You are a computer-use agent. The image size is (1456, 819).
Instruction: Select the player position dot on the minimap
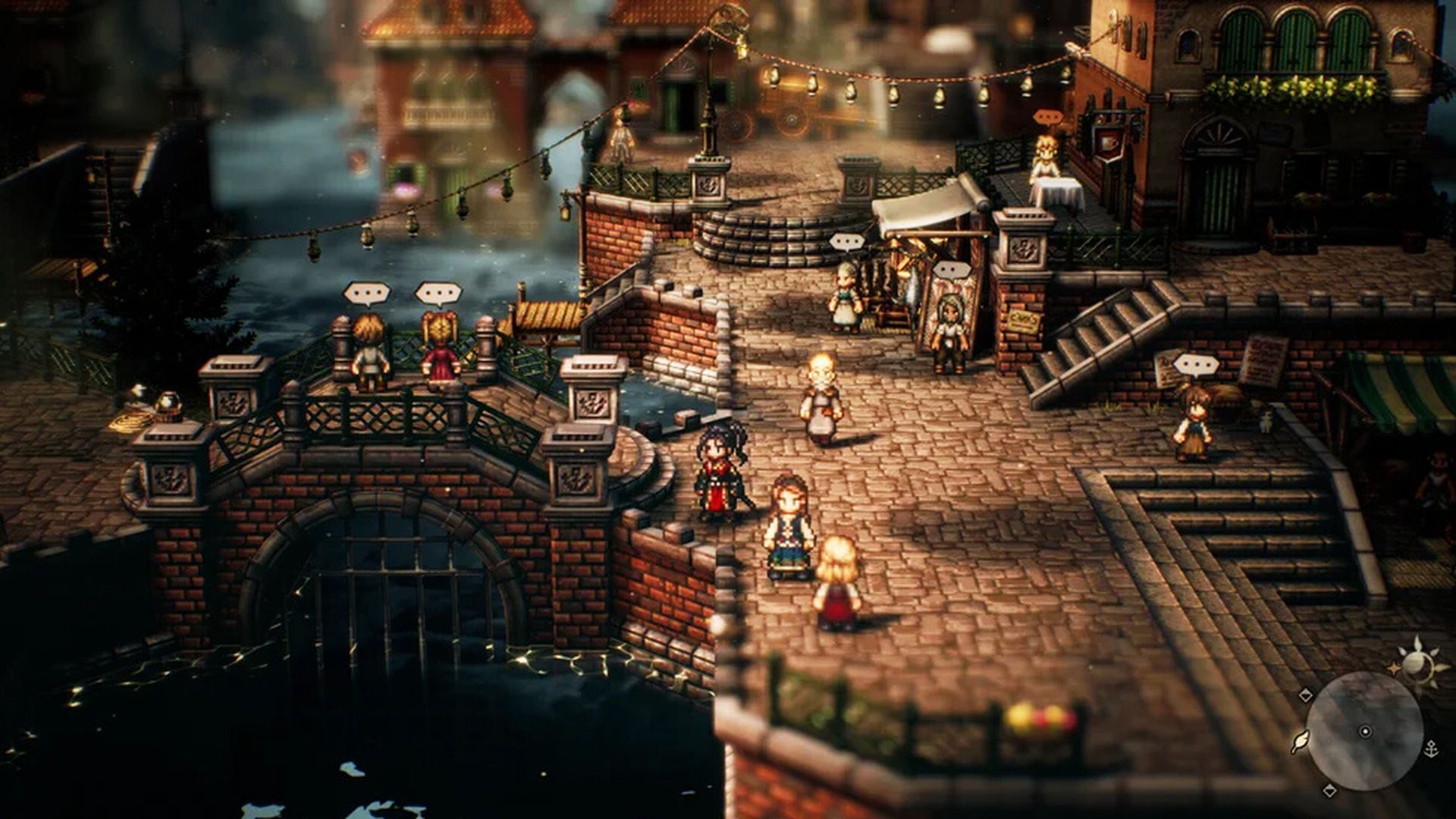click(x=1366, y=731)
